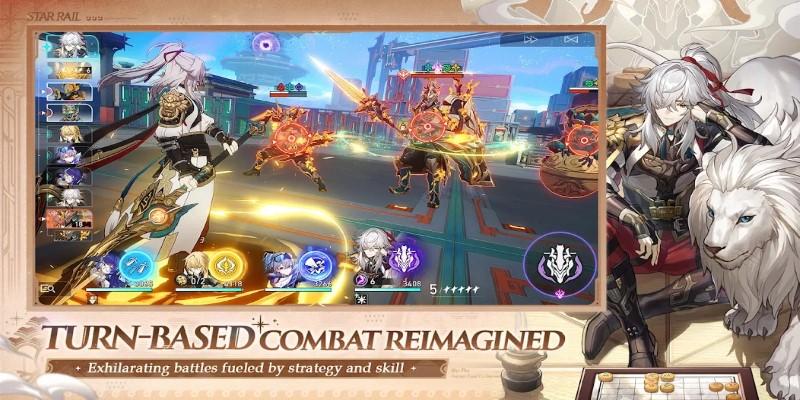
Task: Trigger the golden ultimate beside the blonde character
Action: point(223,267)
